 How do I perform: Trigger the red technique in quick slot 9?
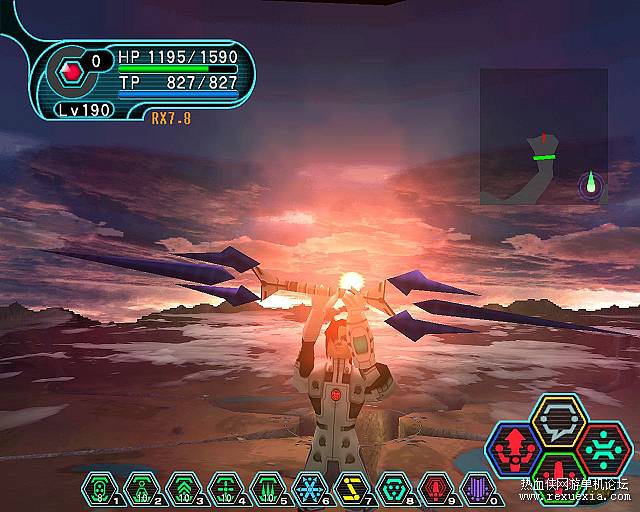[435, 487]
